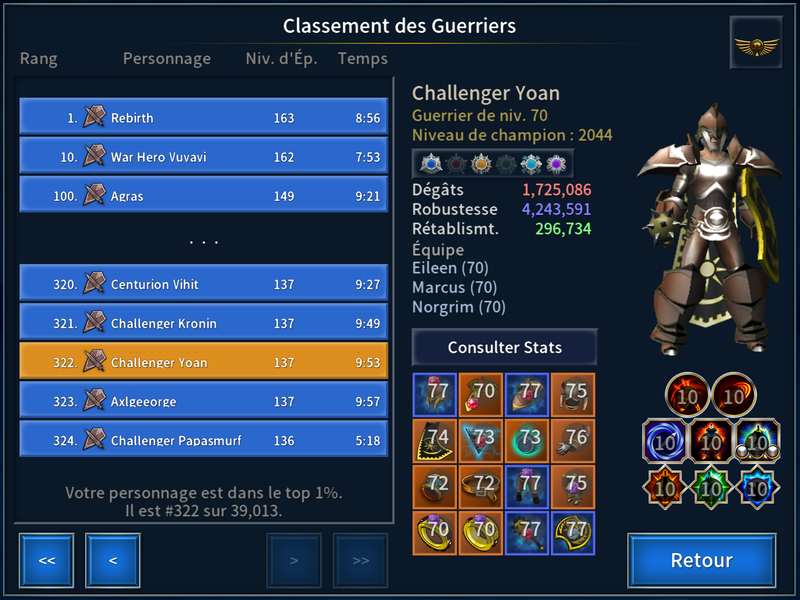800x600 pixels.
Task: View Centurion Vihit's ranking entry
Action: click(x=203, y=284)
